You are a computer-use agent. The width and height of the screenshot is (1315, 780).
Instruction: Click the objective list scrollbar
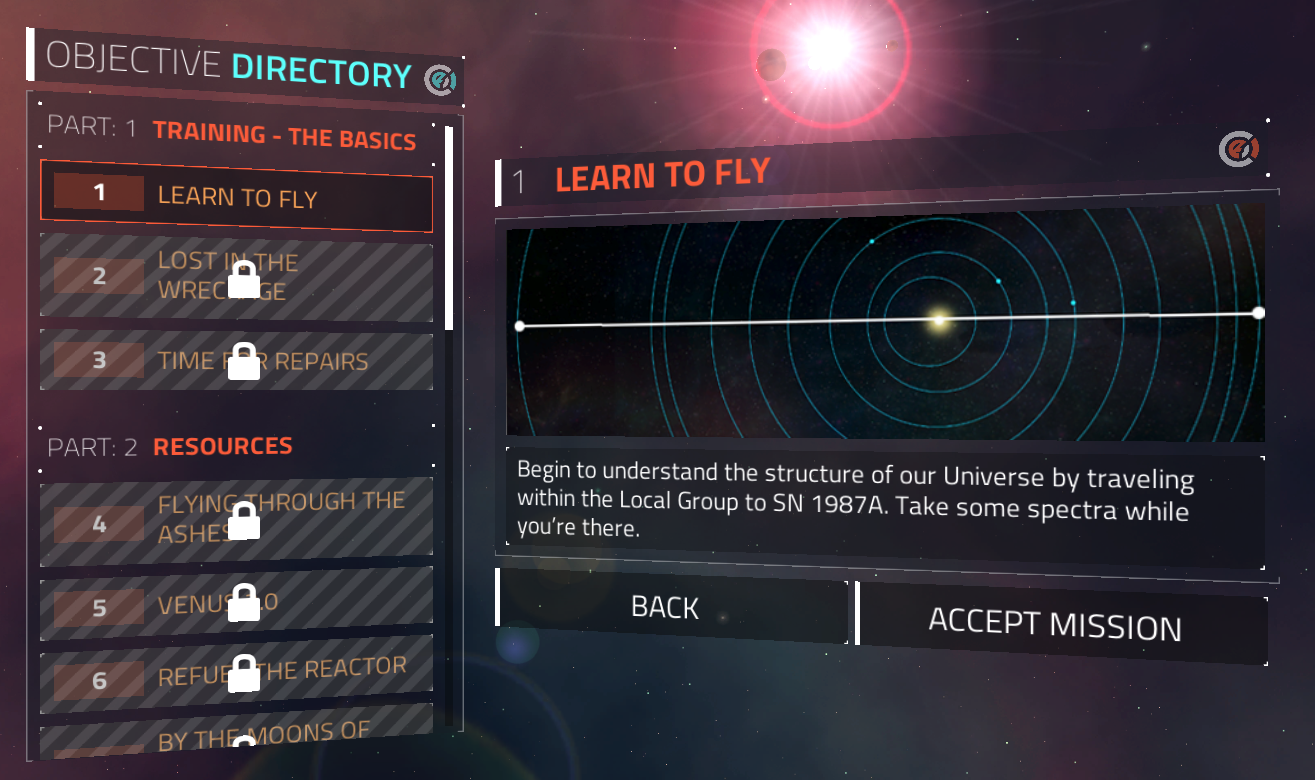pos(449,229)
